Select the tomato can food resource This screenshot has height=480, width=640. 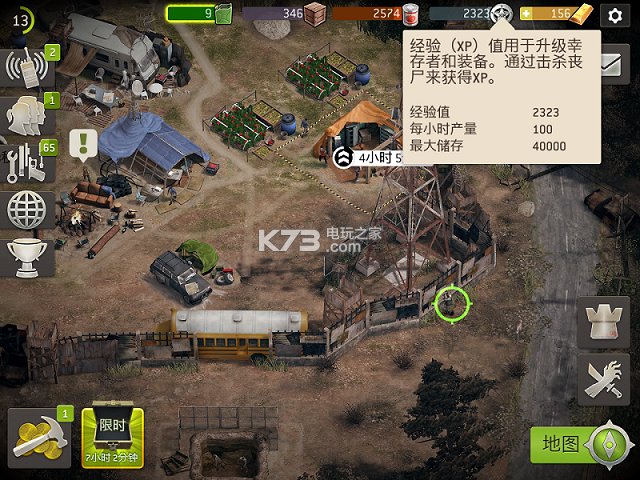click(x=409, y=13)
